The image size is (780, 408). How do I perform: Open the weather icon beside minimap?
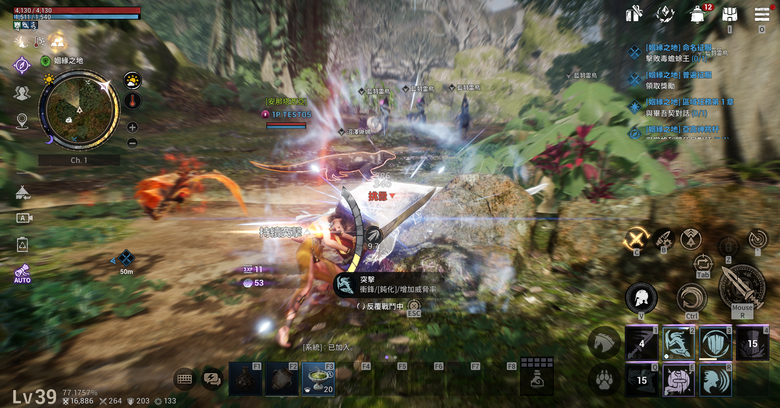click(x=132, y=79)
